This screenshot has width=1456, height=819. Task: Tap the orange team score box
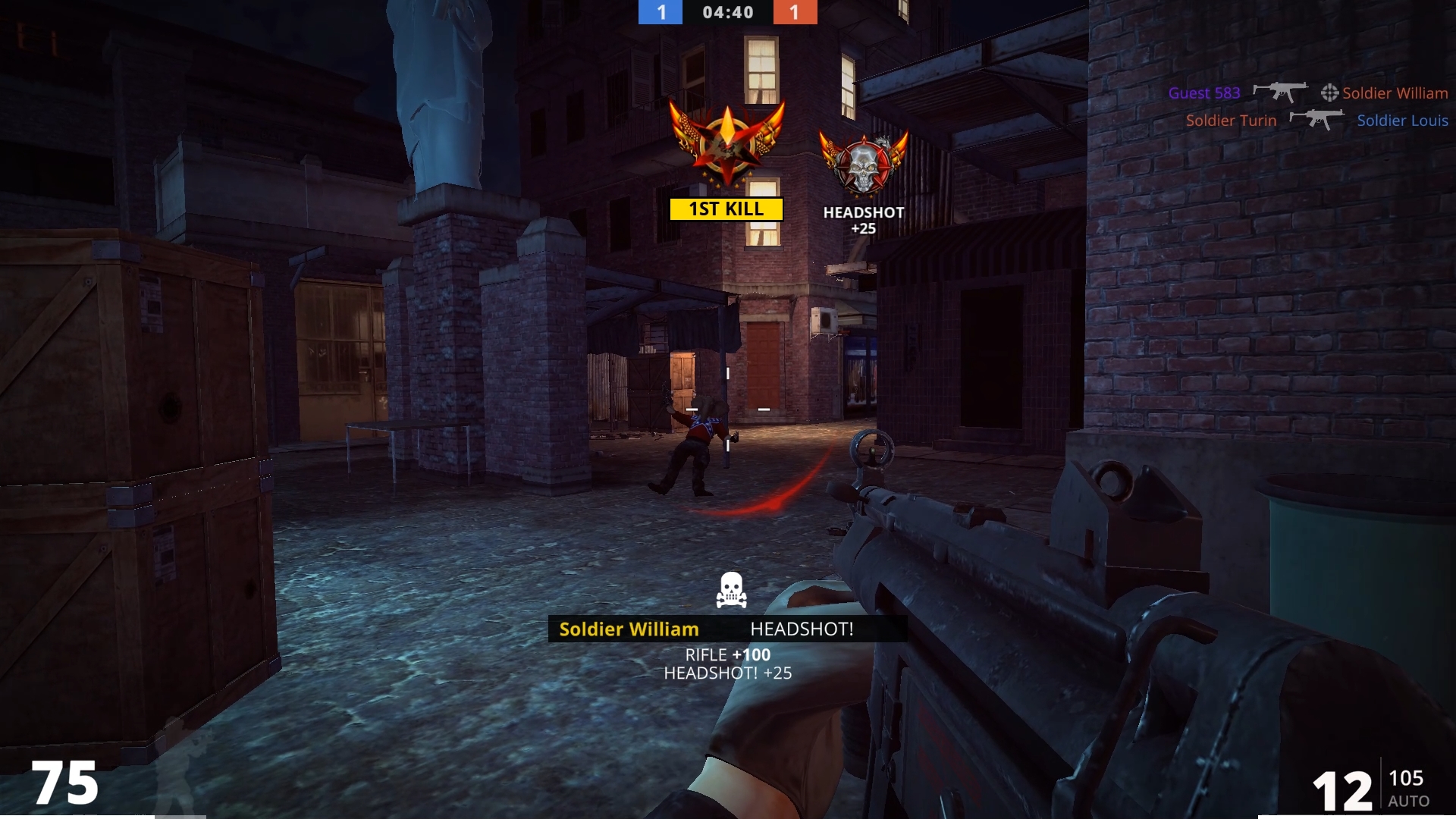click(795, 12)
